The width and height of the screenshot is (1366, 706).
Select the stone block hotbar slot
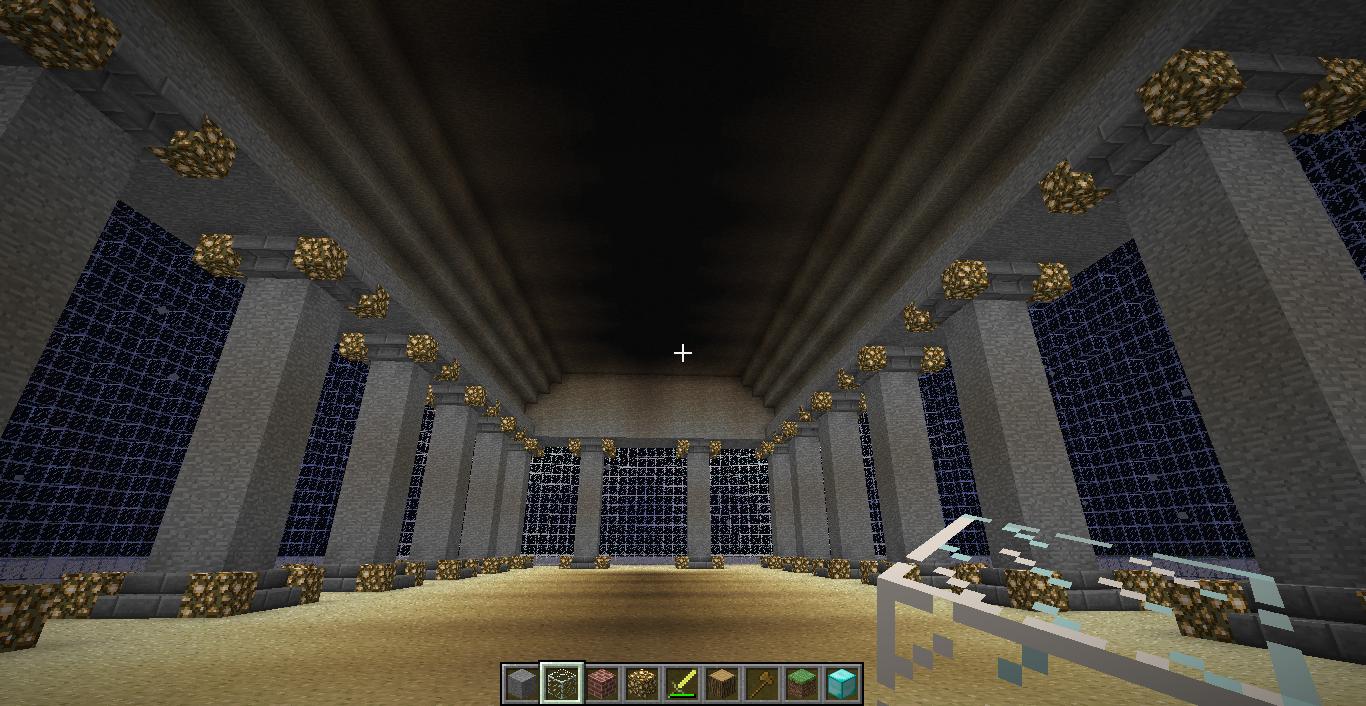[521, 684]
